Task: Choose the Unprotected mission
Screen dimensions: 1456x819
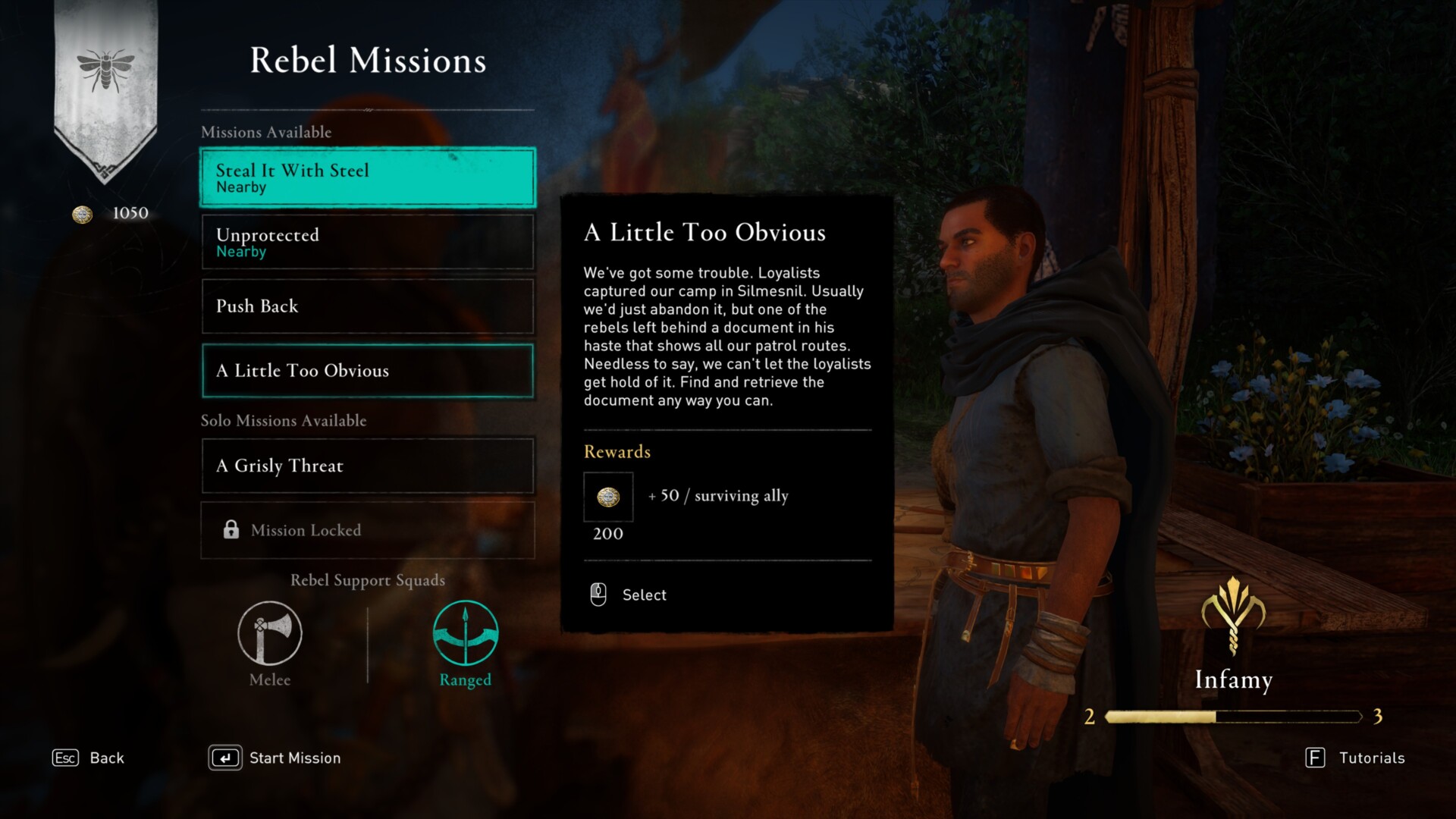Action: click(x=368, y=242)
